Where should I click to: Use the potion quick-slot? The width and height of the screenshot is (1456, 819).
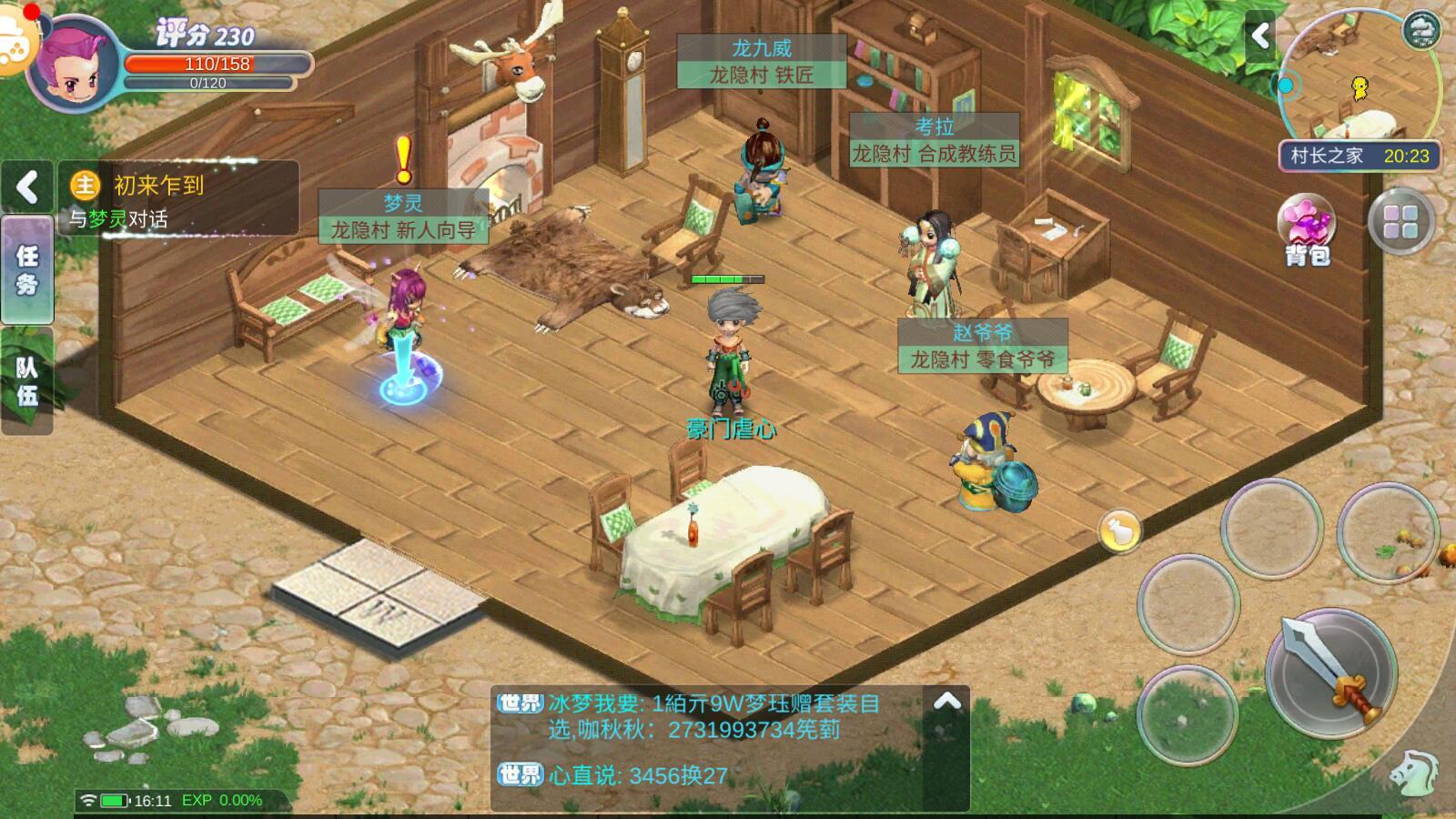point(1119,530)
